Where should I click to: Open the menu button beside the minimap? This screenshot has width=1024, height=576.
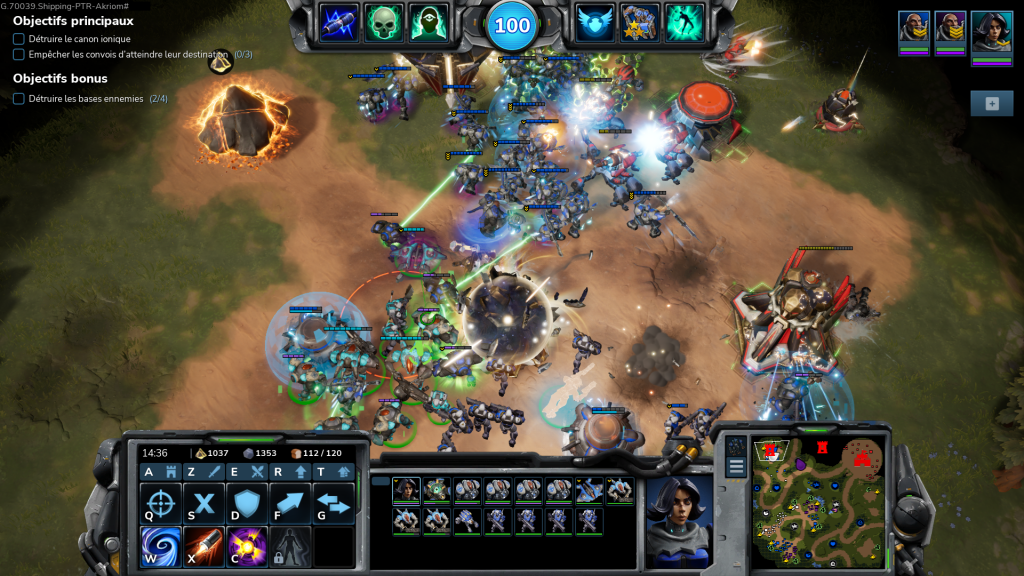coord(737,466)
